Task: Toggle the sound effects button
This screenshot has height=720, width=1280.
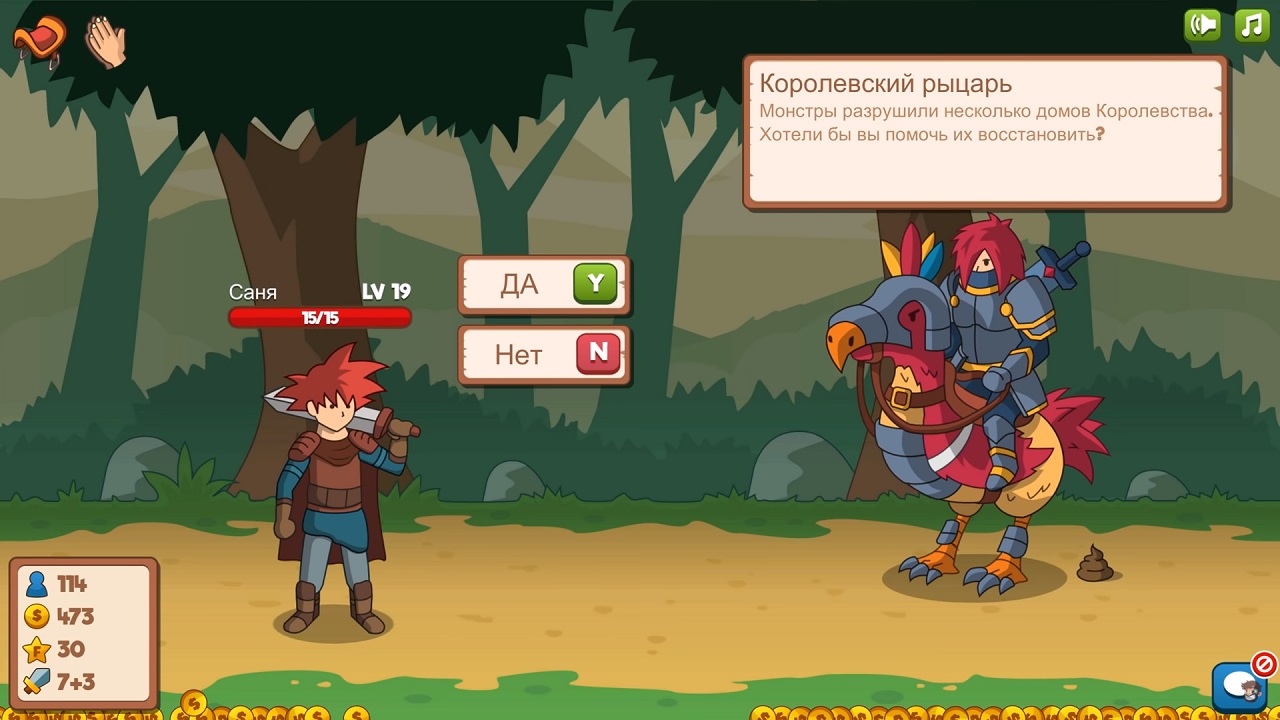Action: pos(1202,25)
